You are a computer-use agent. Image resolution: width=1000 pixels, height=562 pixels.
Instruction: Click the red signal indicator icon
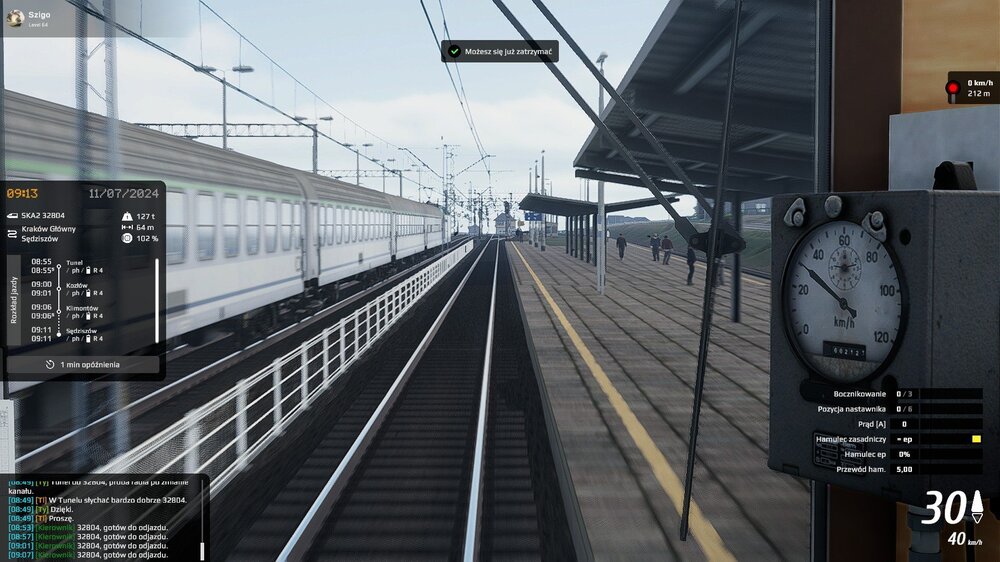(x=954, y=88)
